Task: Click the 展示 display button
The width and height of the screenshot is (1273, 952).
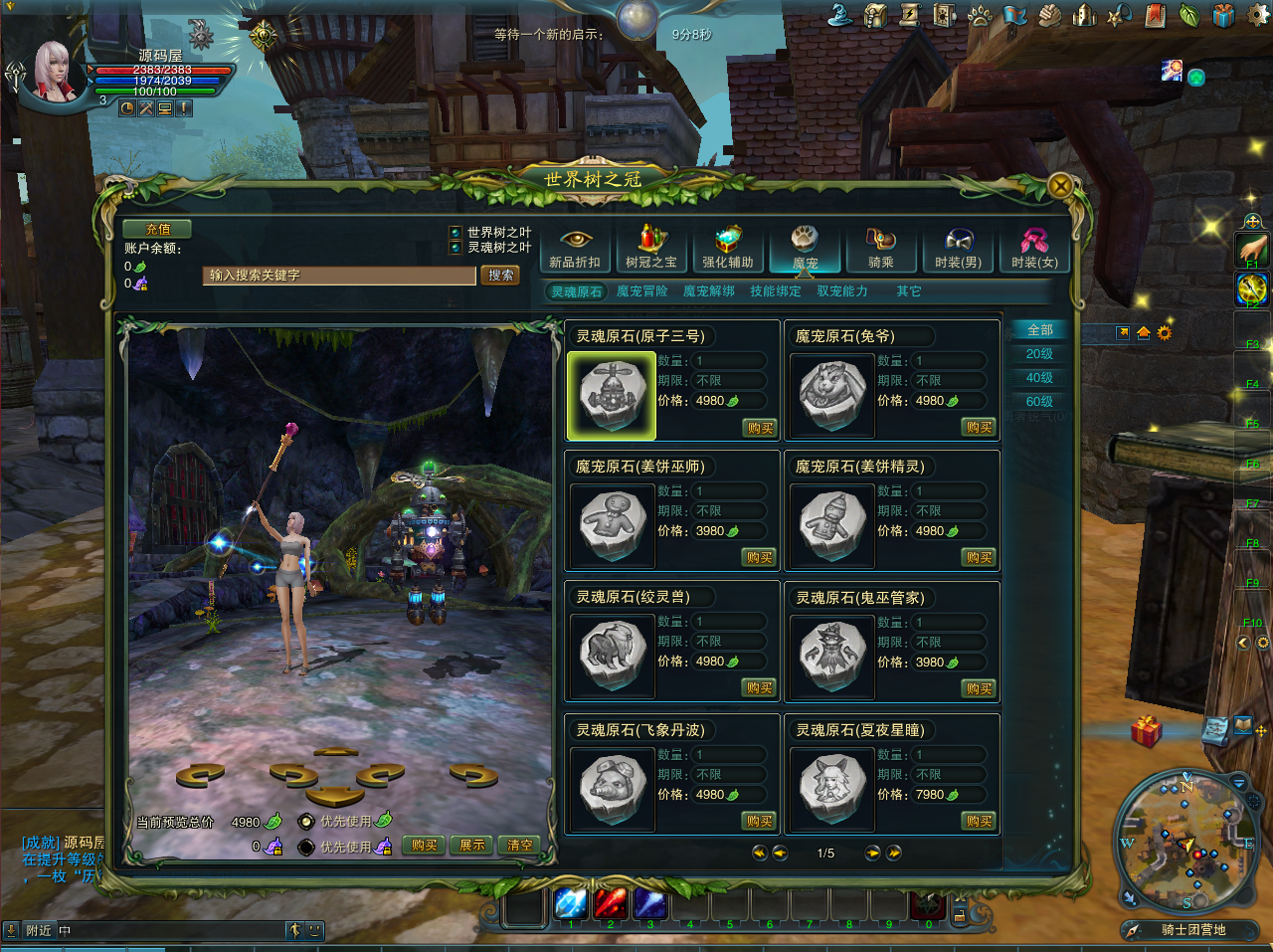Action: (x=472, y=846)
